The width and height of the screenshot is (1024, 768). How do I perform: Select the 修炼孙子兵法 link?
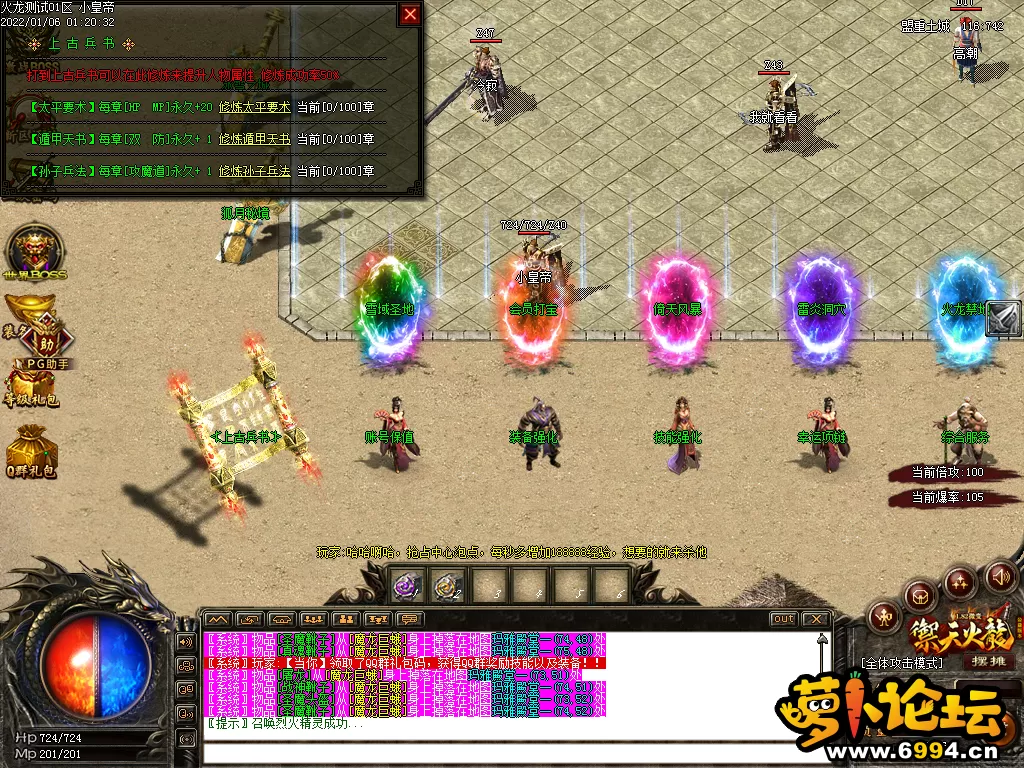254,171
